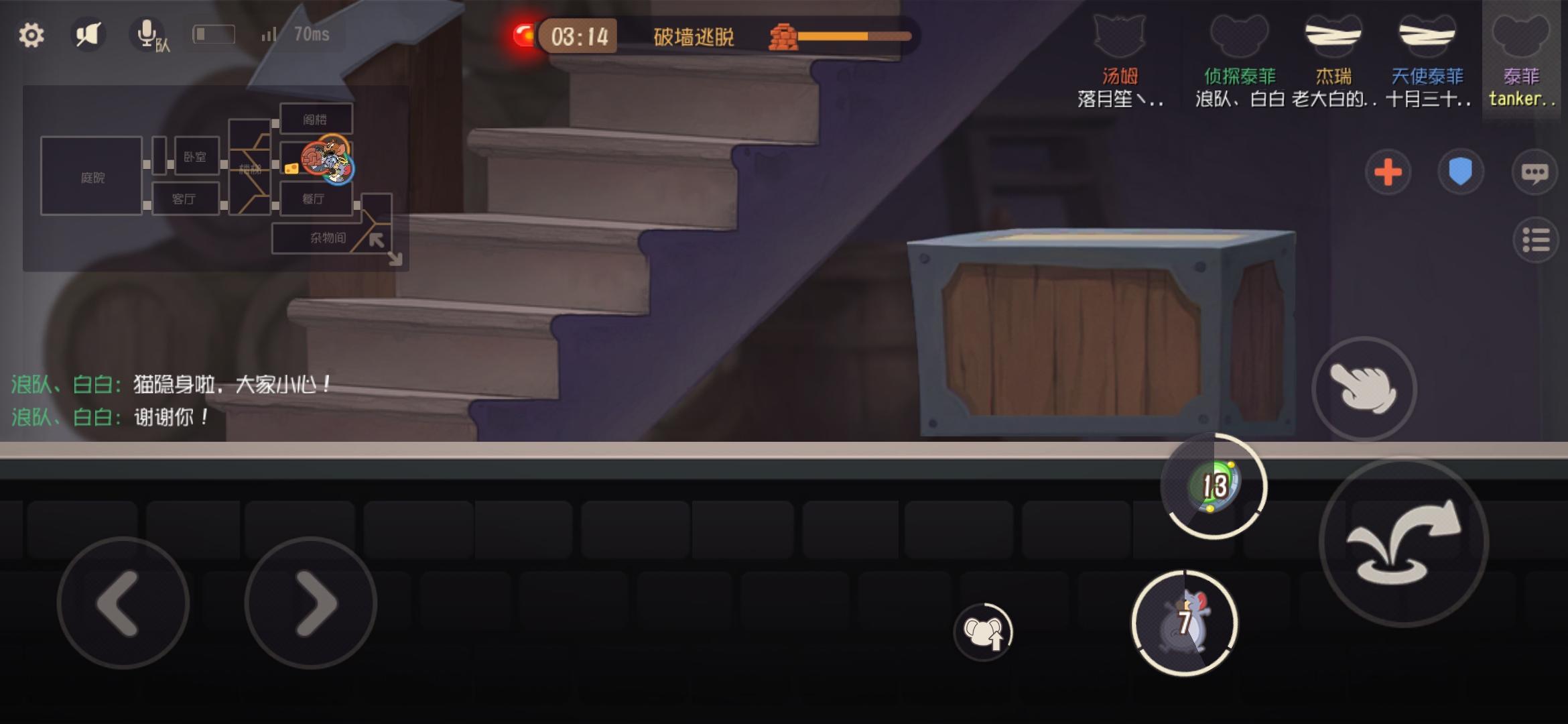Toggle the rodent ability icon above jump

[x=983, y=631]
